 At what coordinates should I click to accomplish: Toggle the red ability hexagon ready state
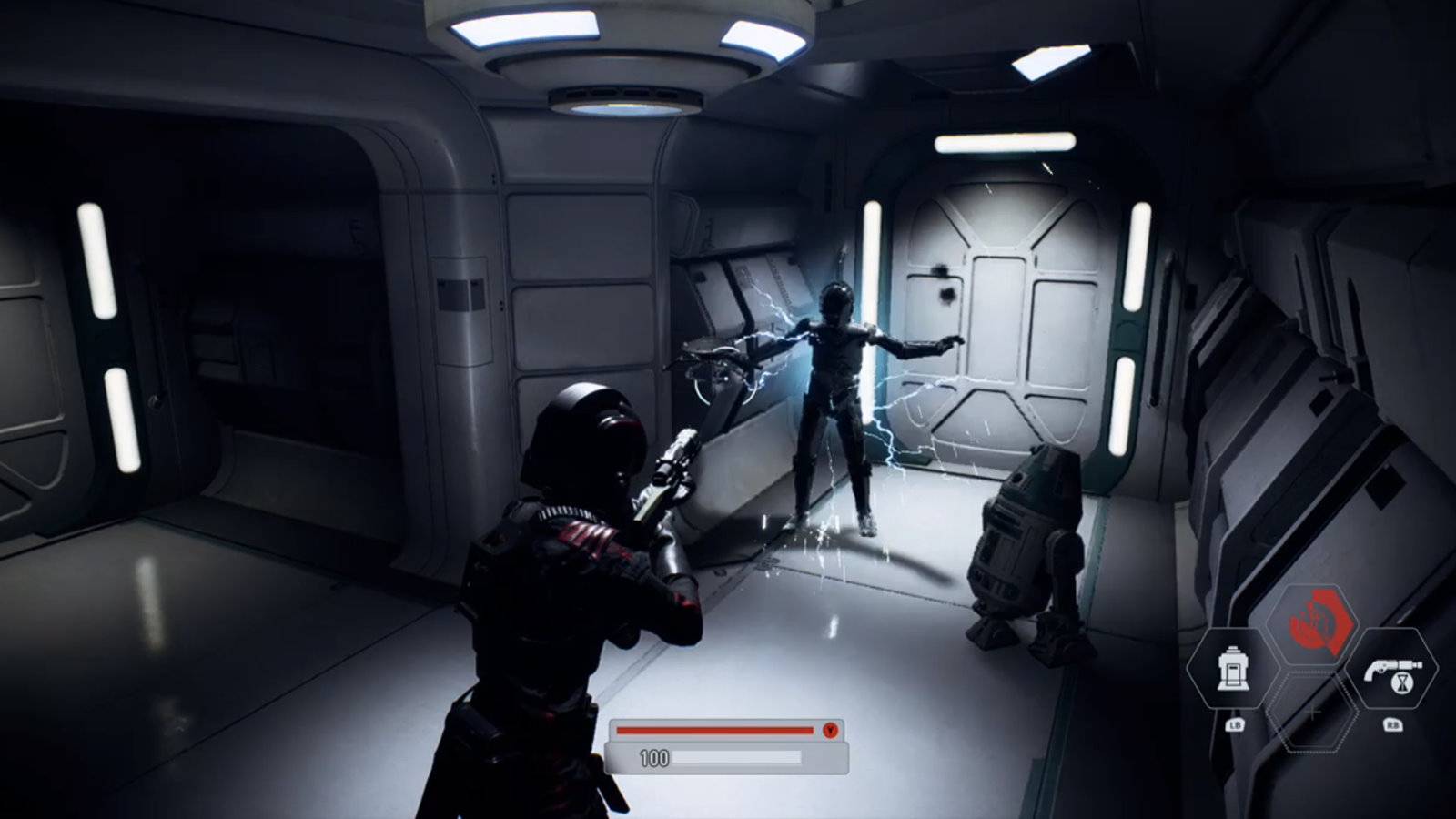coord(1315,625)
